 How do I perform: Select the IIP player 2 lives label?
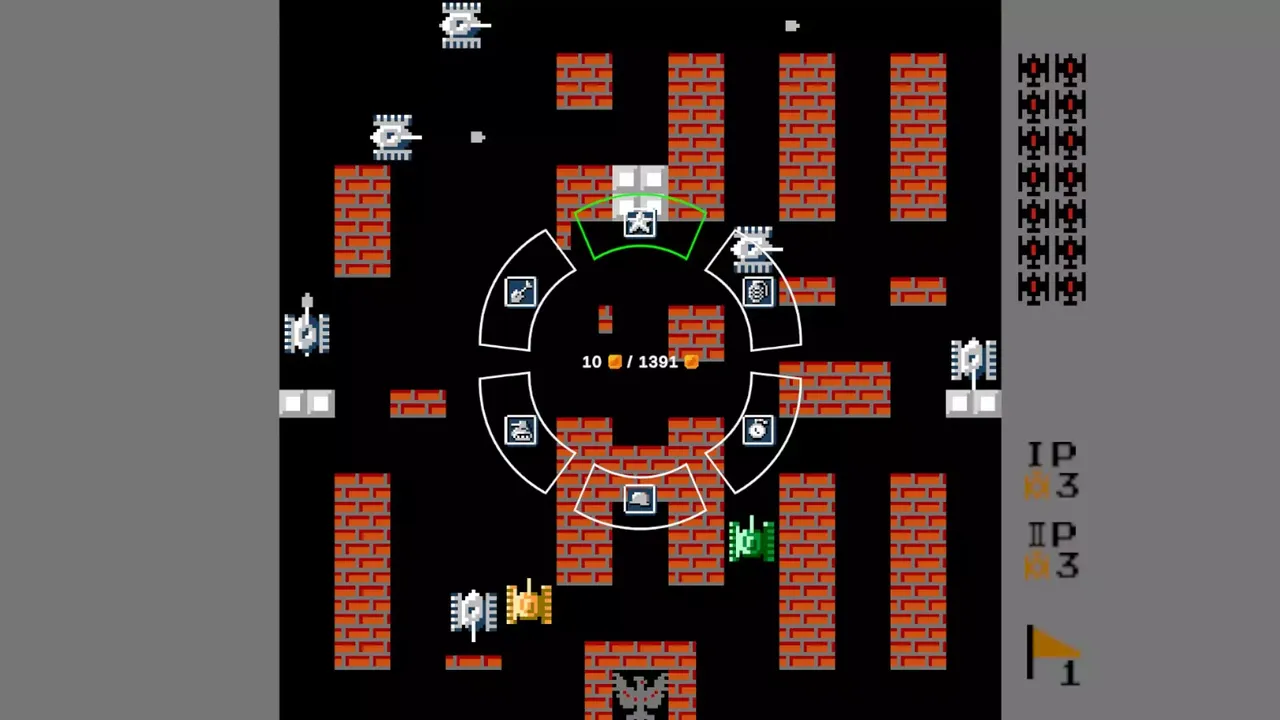click(1052, 552)
